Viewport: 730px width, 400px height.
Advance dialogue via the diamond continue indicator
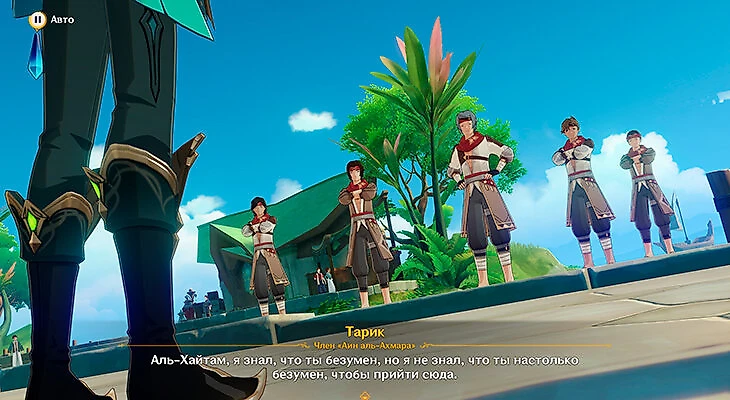364,395
